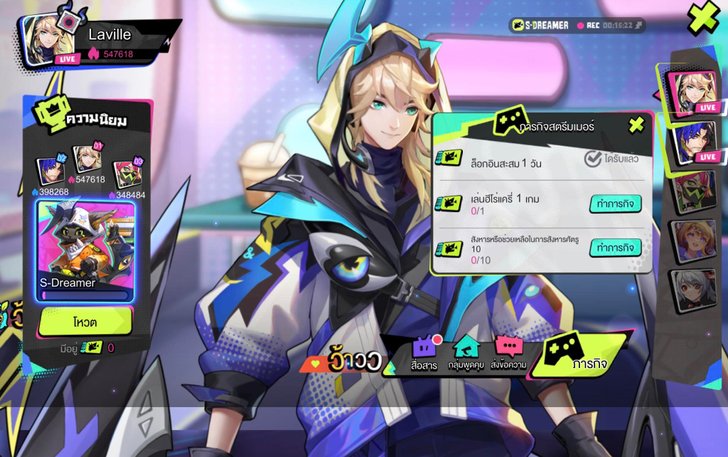Open the กลุ่มพูดคุย group chat icon
Viewport: 728px width, 457px height.
(x=467, y=351)
